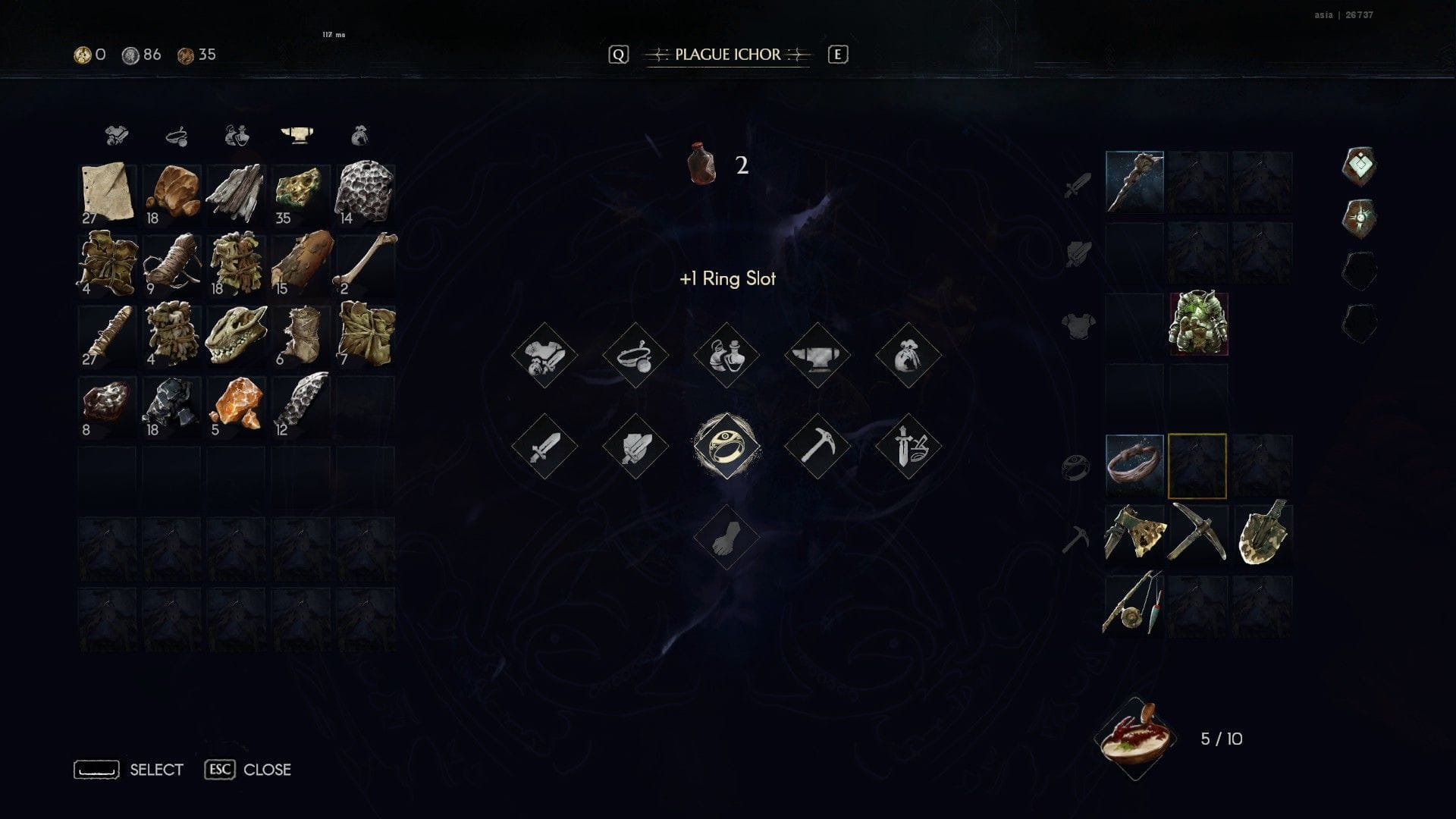Select the bone item in the inventory
Image resolution: width=1456 pixels, height=819 pixels.
365,263
